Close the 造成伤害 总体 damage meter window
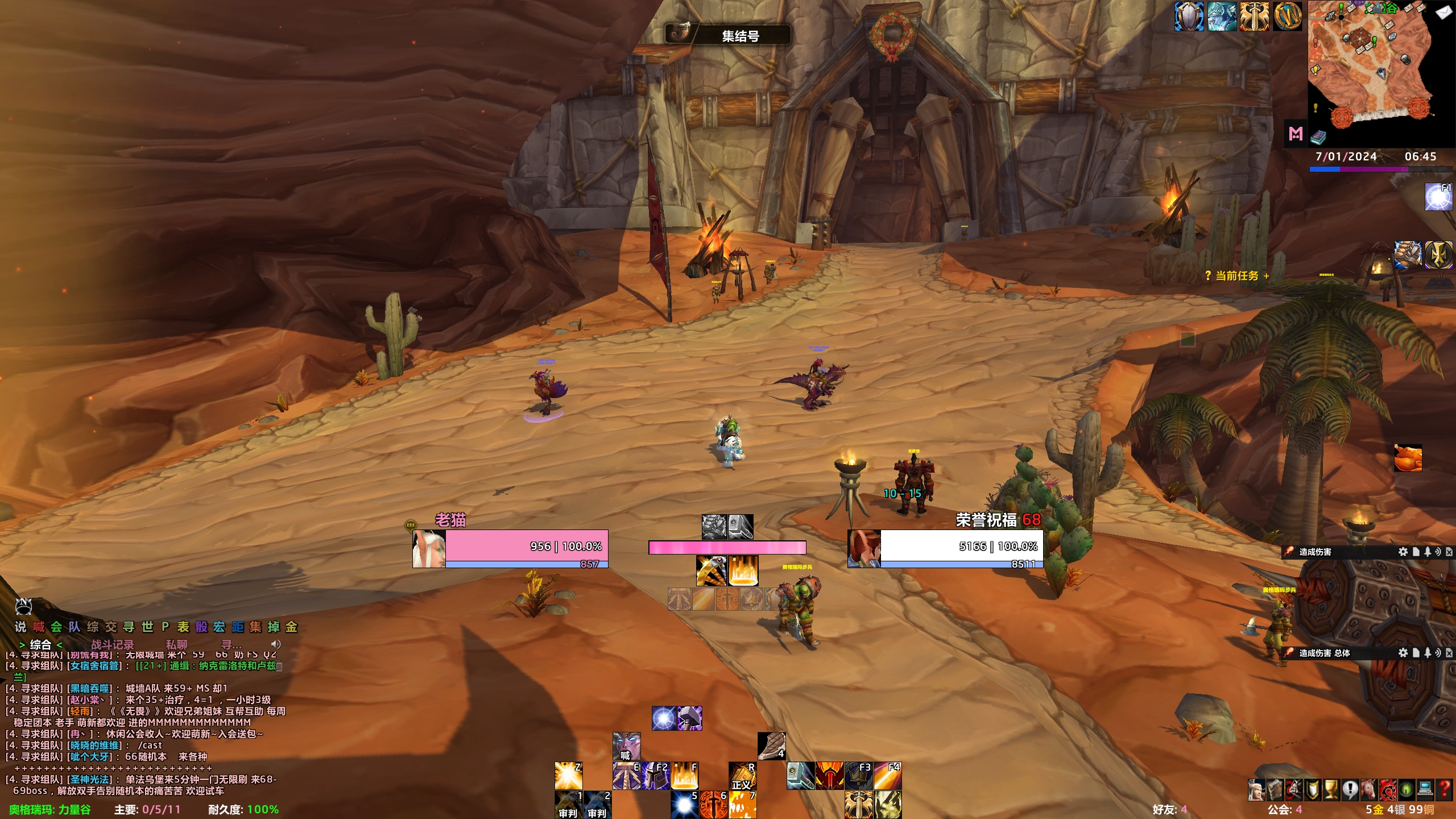The image size is (1456, 819). (1449, 653)
